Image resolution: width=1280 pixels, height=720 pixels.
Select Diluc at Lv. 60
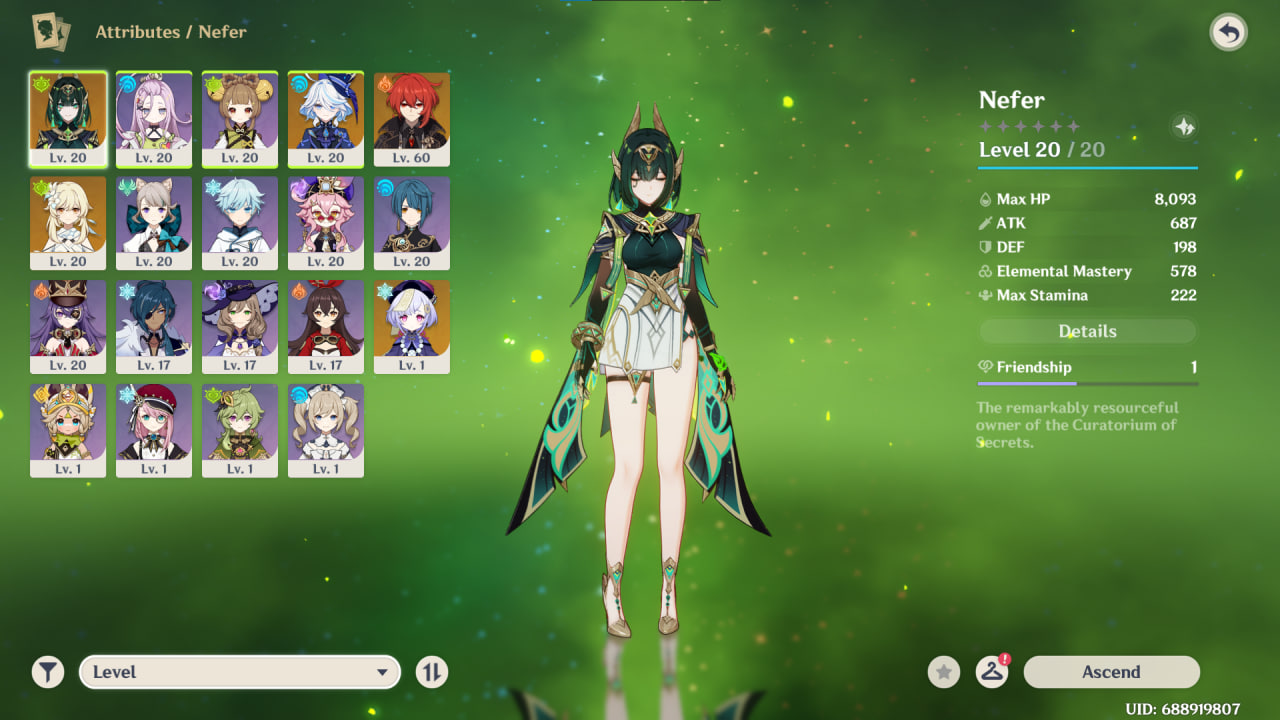pos(412,118)
